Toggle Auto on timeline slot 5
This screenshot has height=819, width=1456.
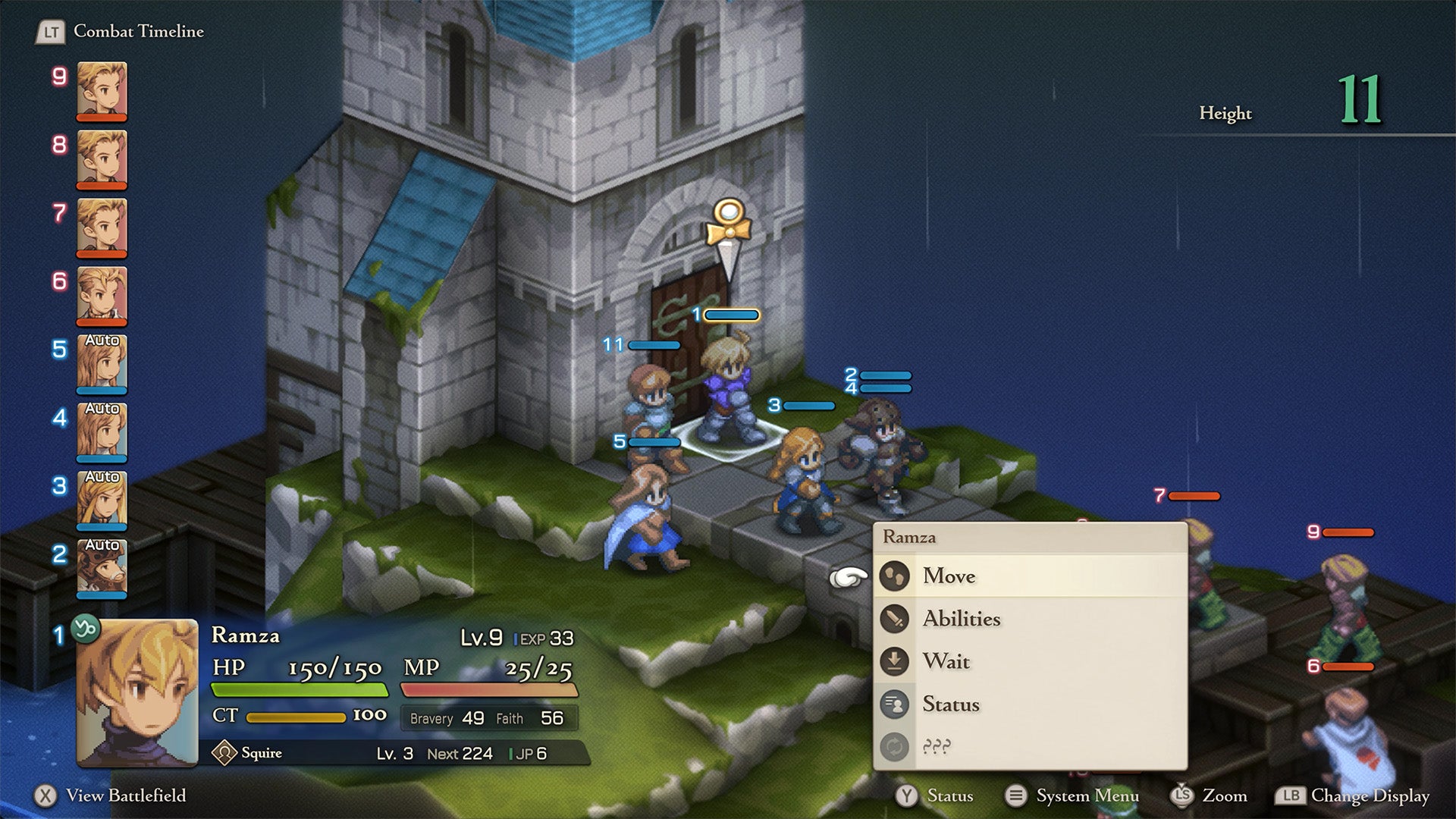[101, 344]
